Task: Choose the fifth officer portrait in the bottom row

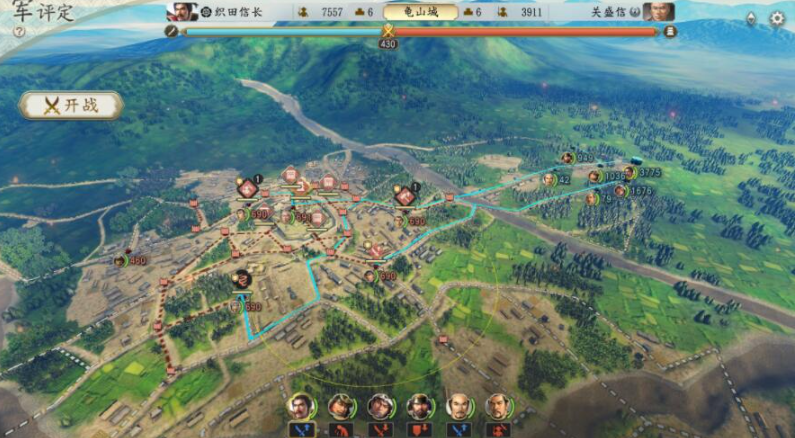Action: [460, 406]
